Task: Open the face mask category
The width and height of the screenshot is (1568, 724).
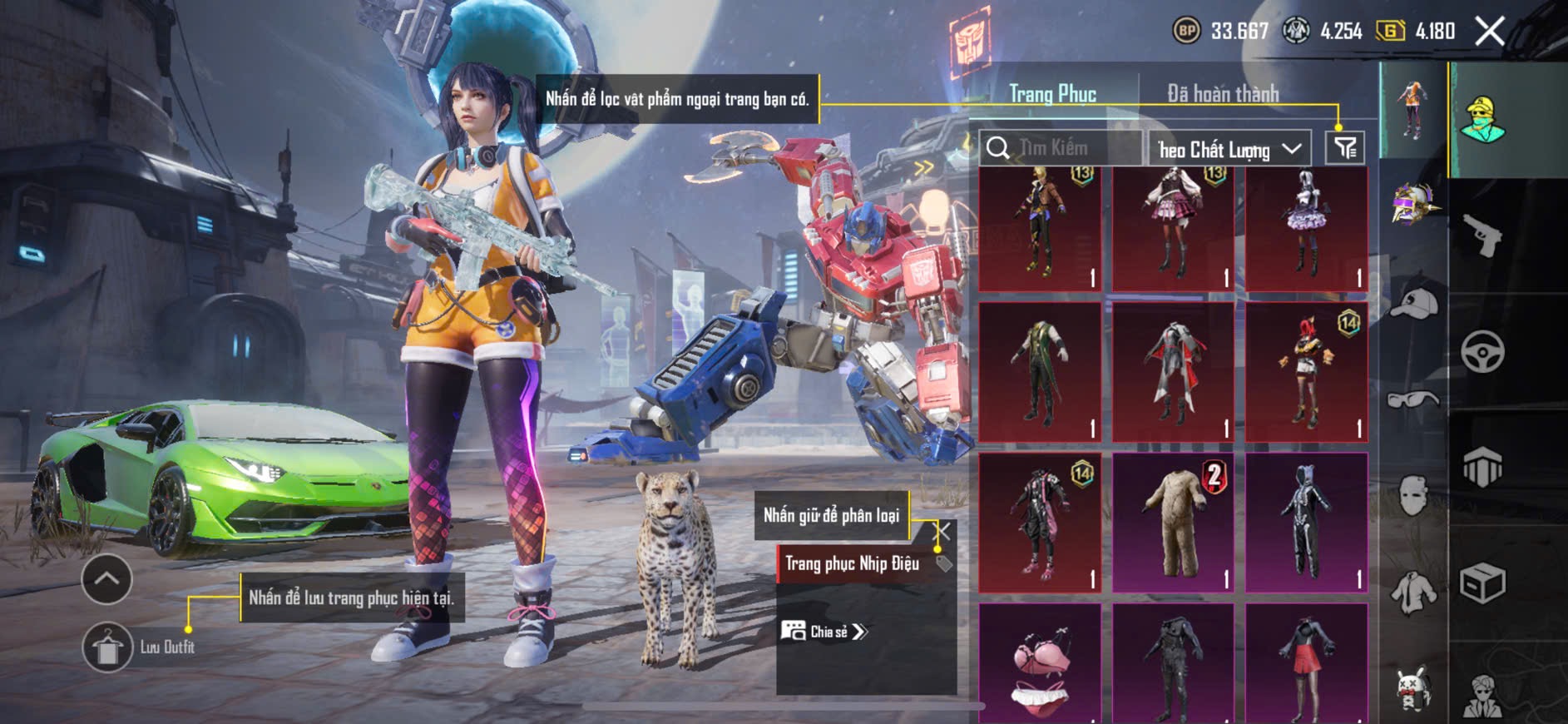Action: click(x=1413, y=496)
